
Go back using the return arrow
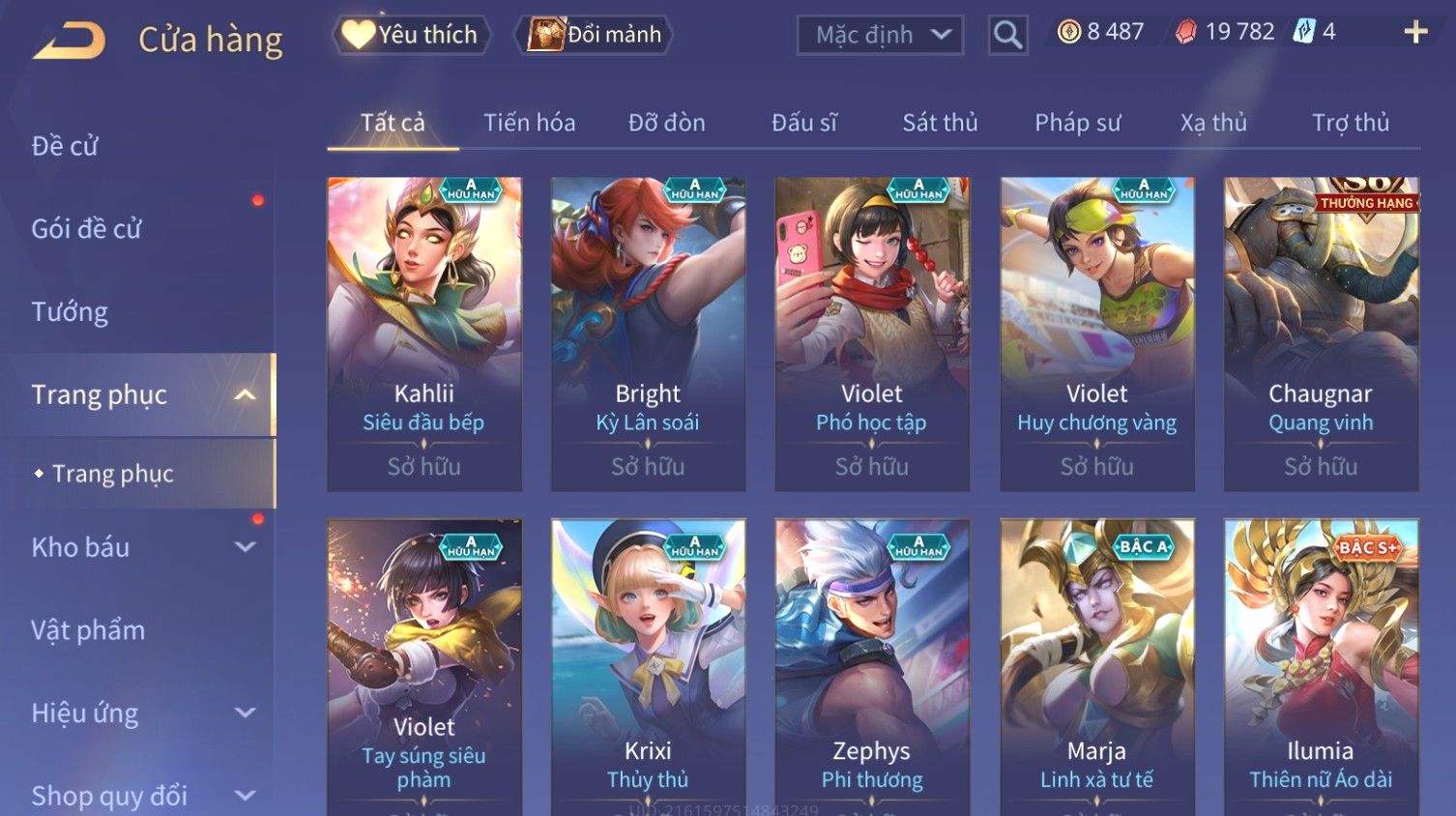pyautogui.click(x=70, y=41)
